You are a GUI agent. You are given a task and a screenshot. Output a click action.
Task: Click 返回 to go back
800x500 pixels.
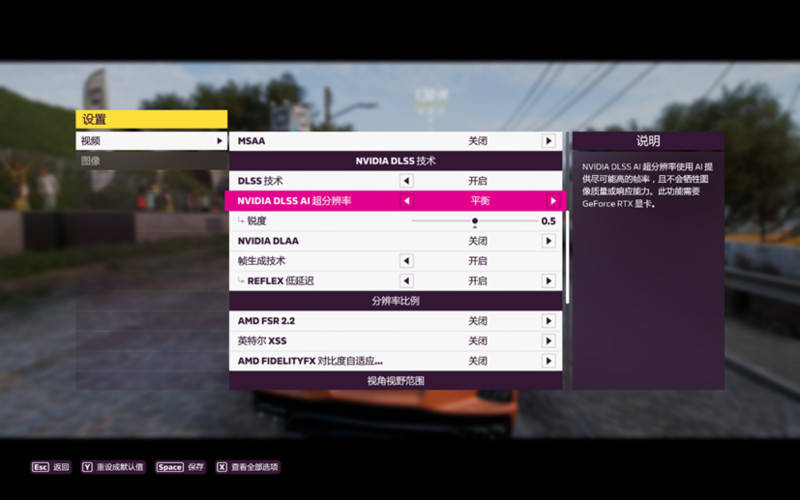52,467
